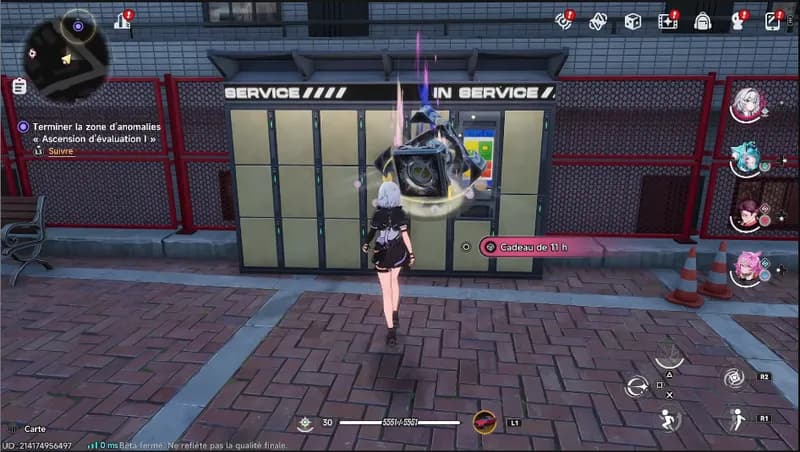This screenshot has height=452, width=800.
Task: Switch to the white-haired character portrait
Action: (747, 104)
